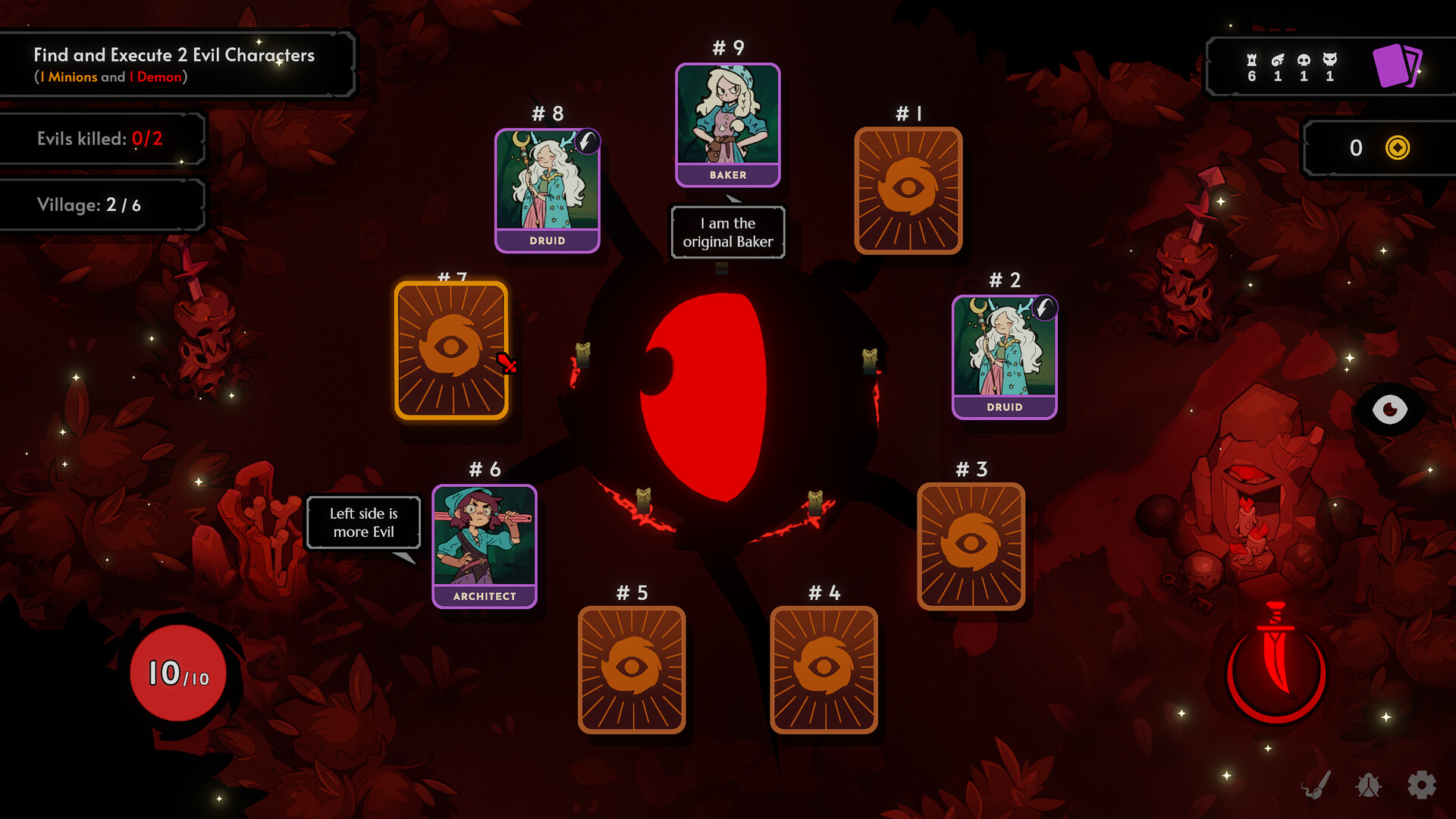Click the villager tower counter icon
The width and height of the screenshot is (1456, 819).
(1252, 59)
